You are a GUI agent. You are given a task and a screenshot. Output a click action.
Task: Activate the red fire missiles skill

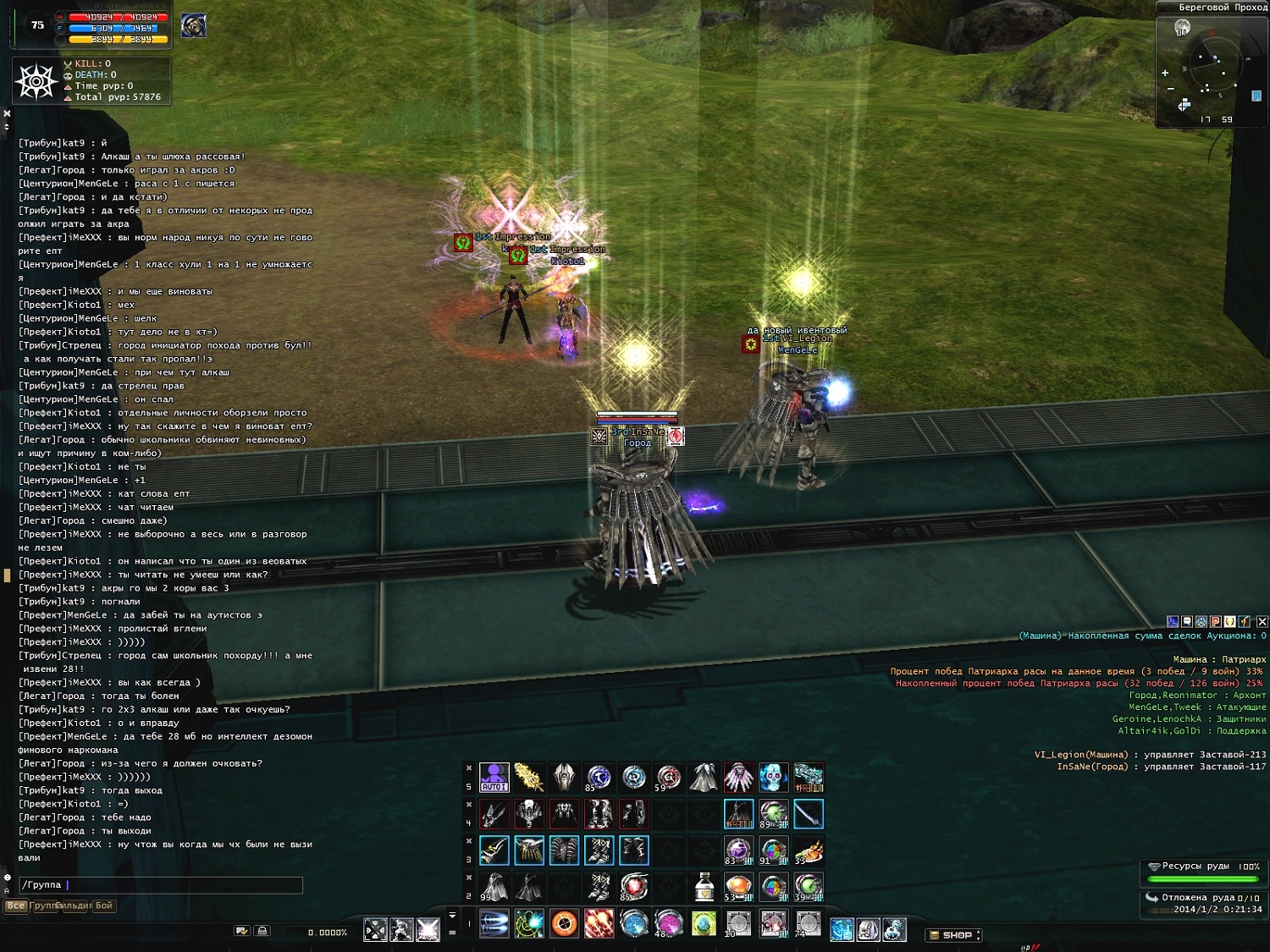[599, 923]
